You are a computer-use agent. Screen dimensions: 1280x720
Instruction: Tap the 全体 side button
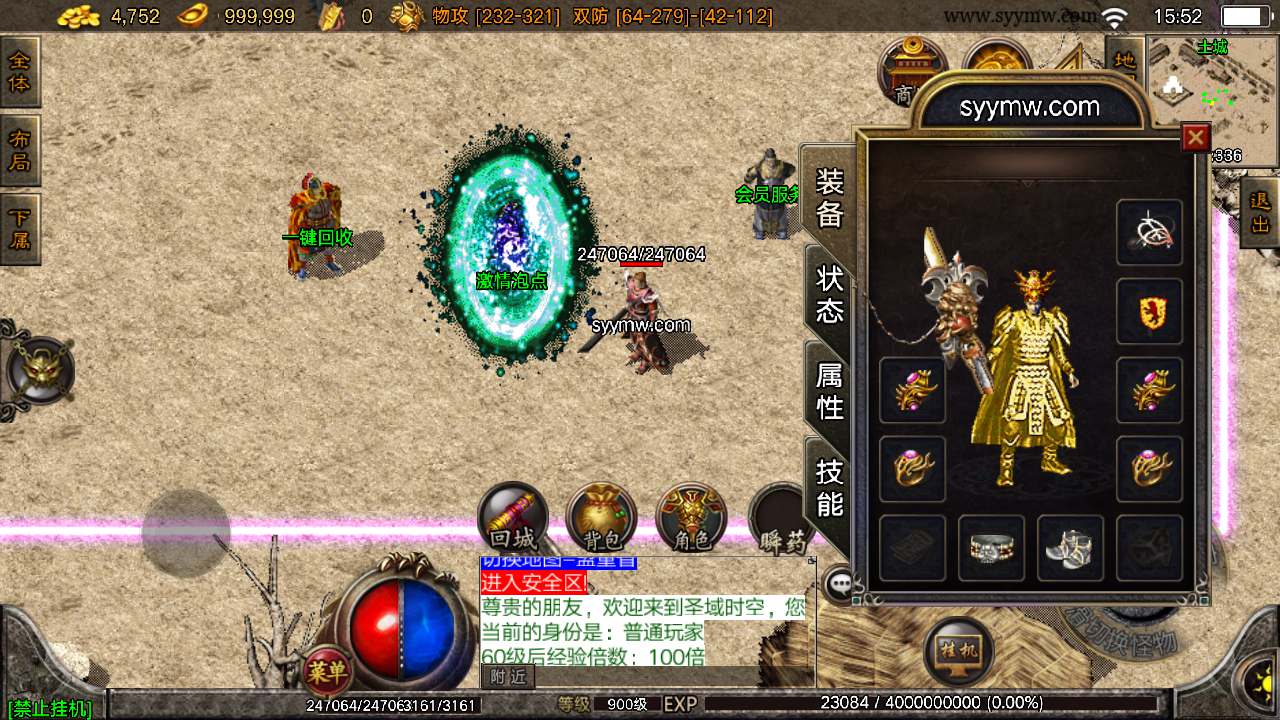tap(20, 72)
